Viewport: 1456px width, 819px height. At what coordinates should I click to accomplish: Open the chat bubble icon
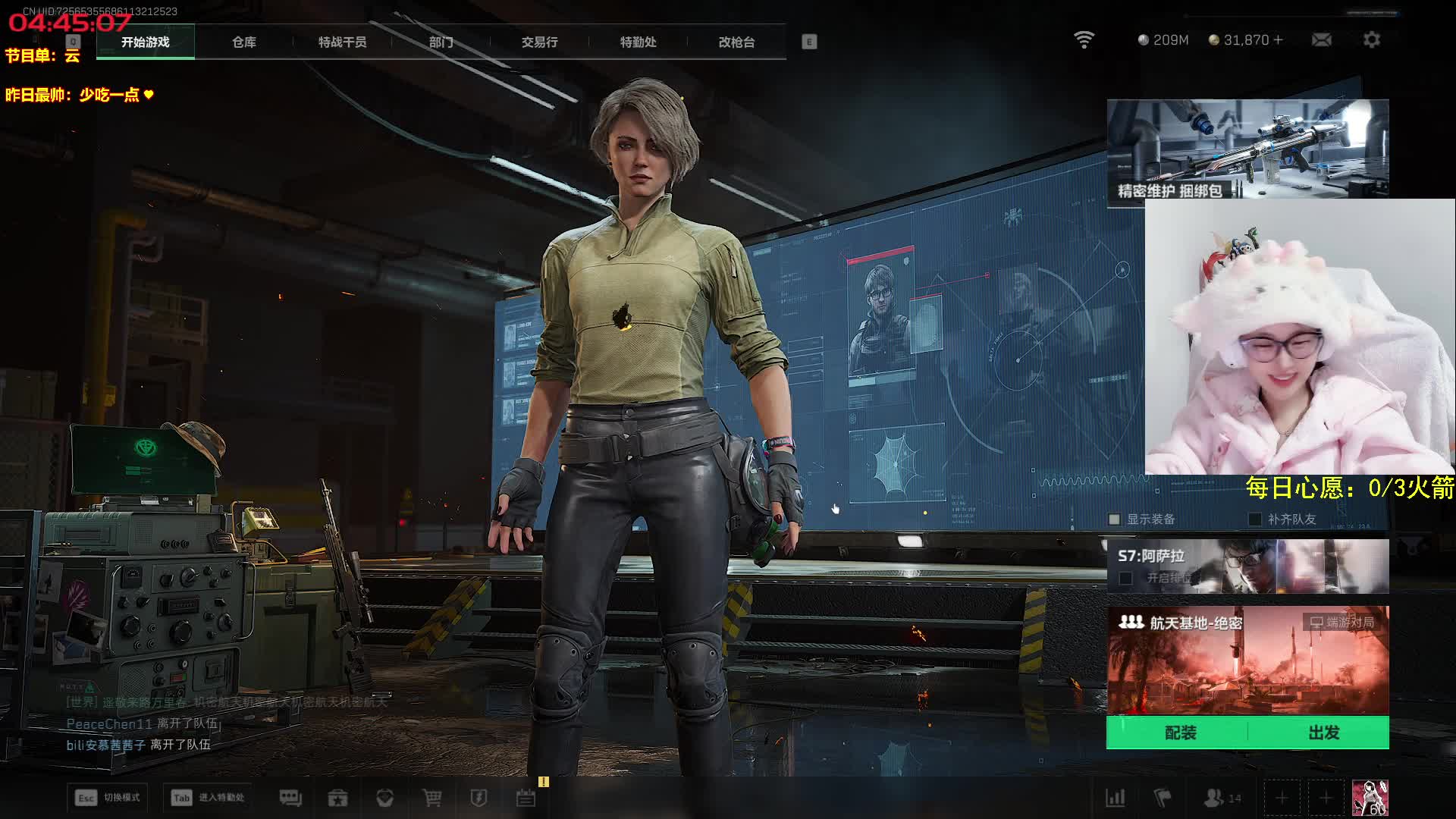pos(290,798)
